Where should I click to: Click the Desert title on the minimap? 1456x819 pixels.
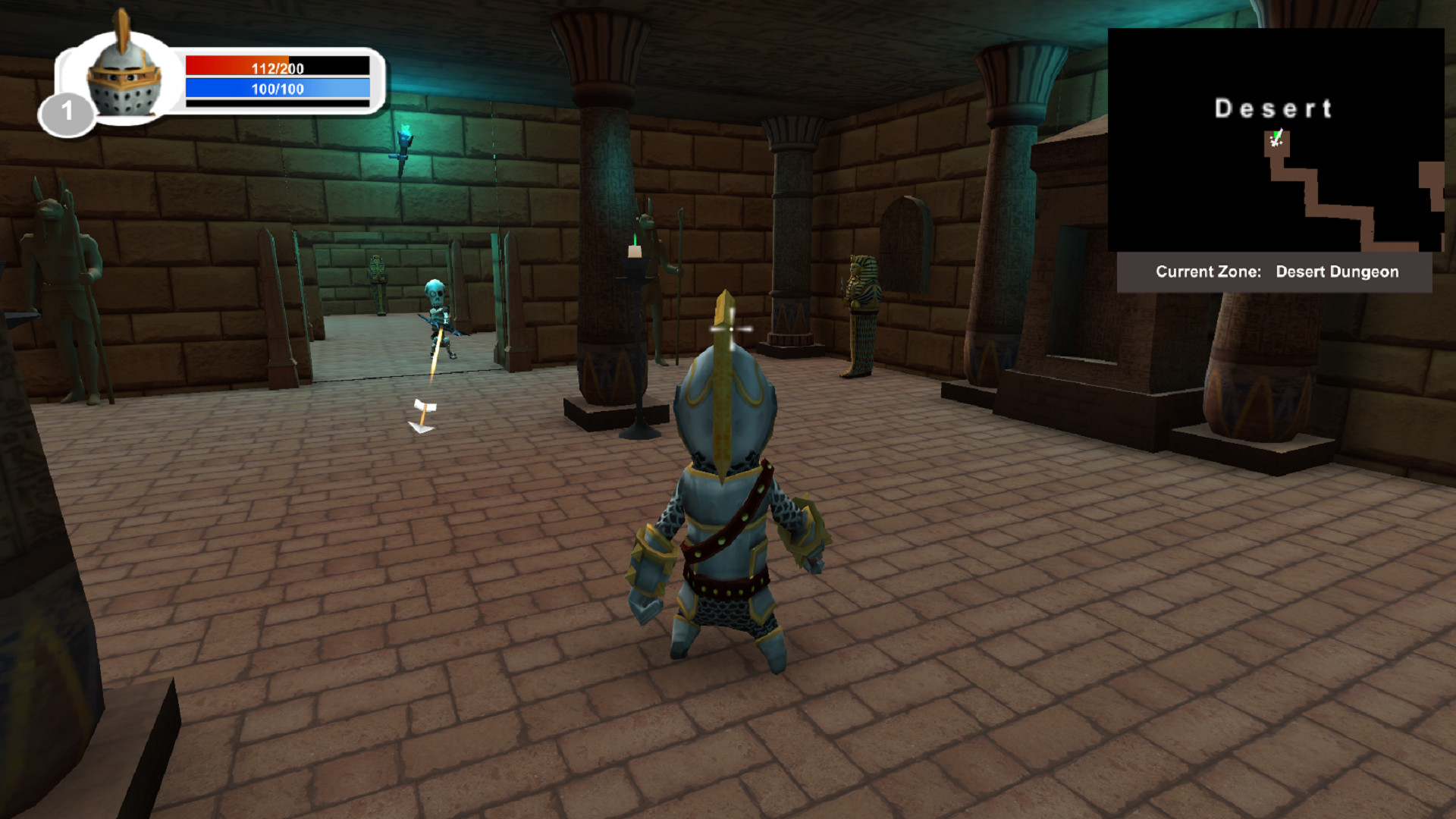pyautogui.click(x=1274, y=108)
